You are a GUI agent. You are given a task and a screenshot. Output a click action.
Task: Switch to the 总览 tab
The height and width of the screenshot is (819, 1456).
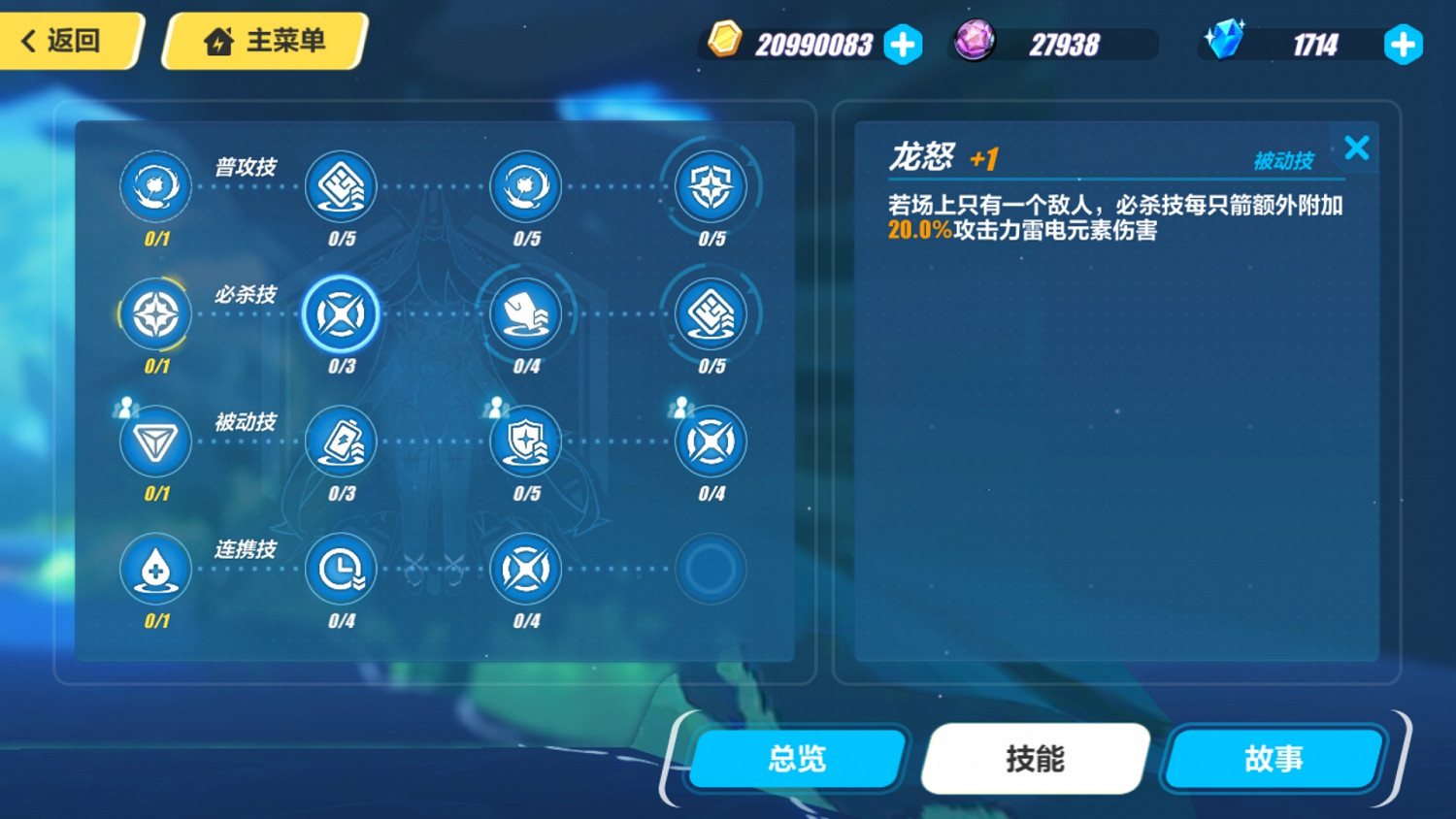794,760
